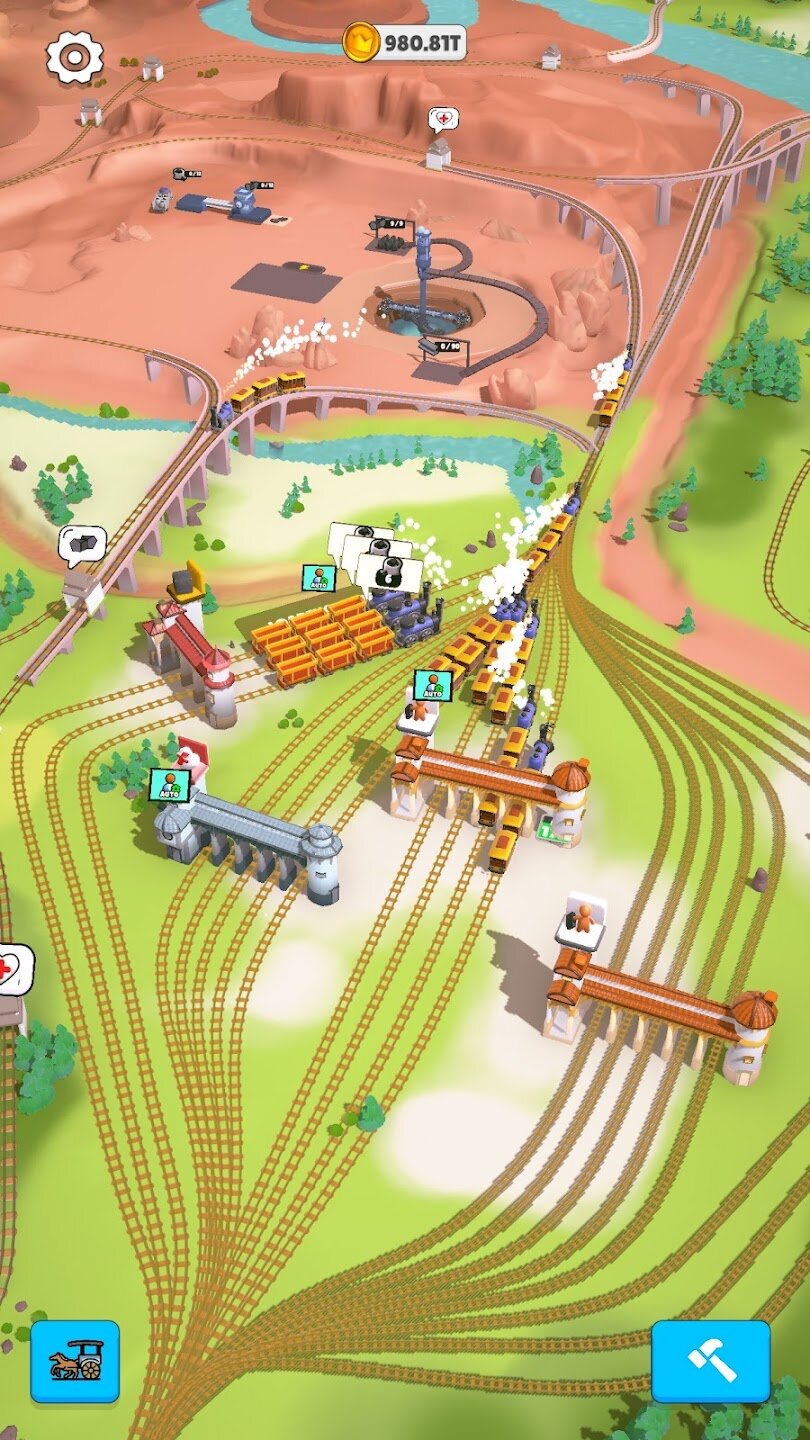The width and height of the screenshot is (810, 1440).
Task: Open the settings gear menu
Action: pyautogui.click(x=75, y=57)
